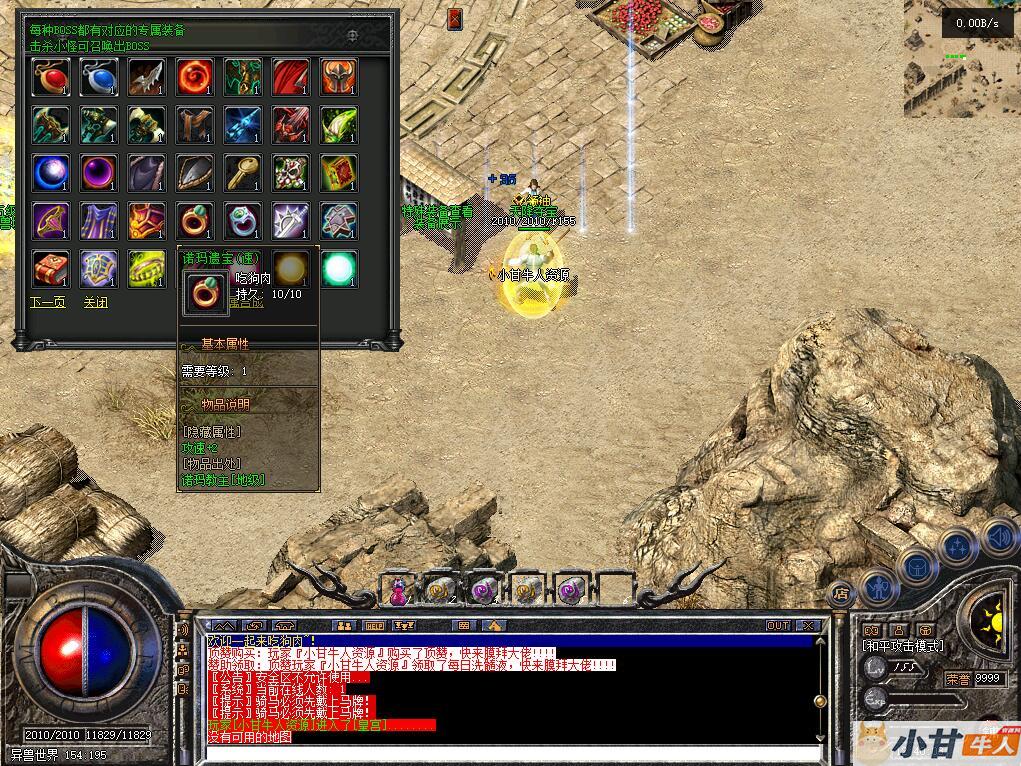Use the pink potion in hotbar
The height and width of the screenshot is (766, 1021).
(399, 590)
